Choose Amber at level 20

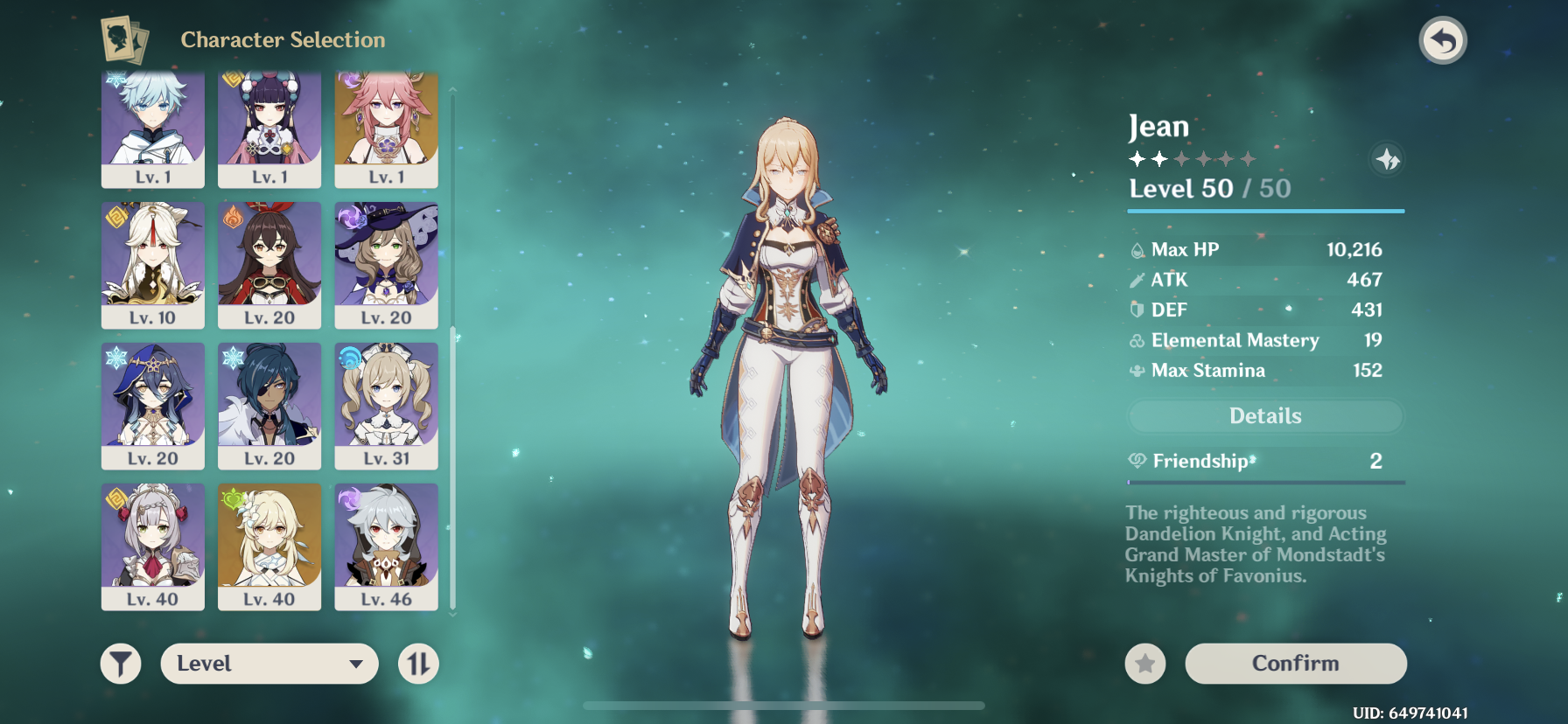click(x=269, y=265)
